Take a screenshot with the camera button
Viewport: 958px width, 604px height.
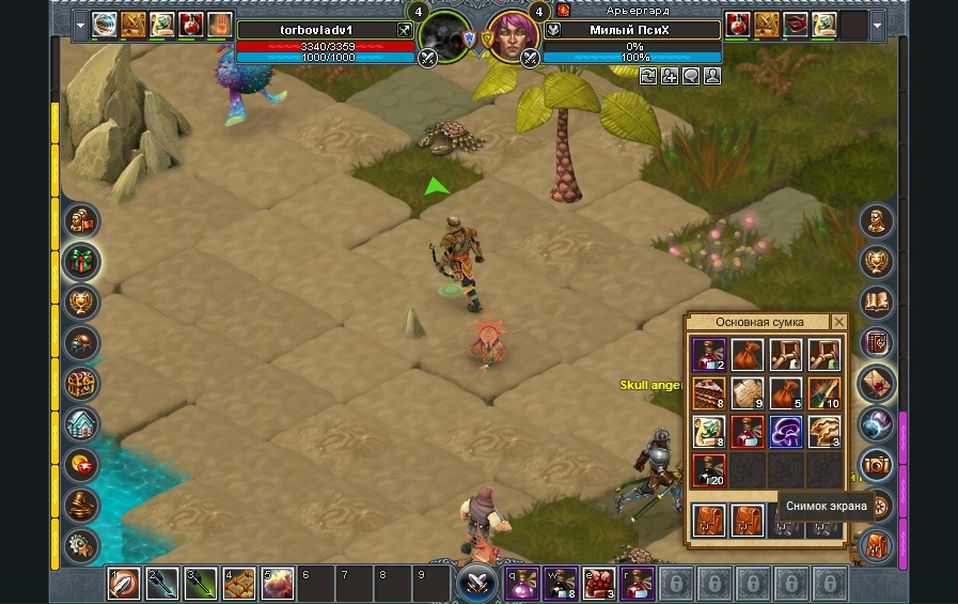(877, 464)
